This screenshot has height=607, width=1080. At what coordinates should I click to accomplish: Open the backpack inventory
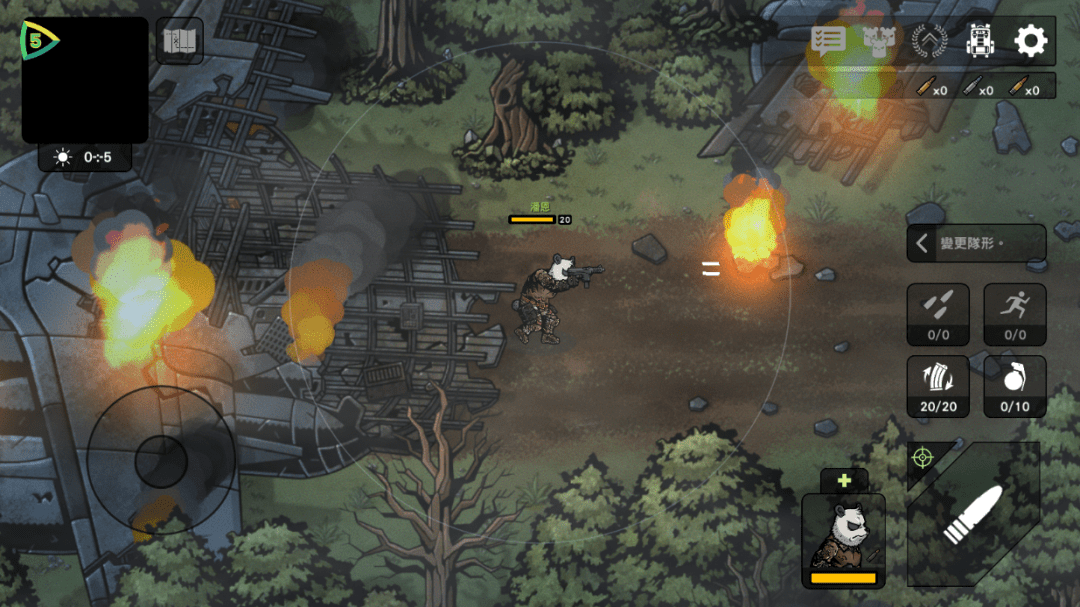(980, 41)
